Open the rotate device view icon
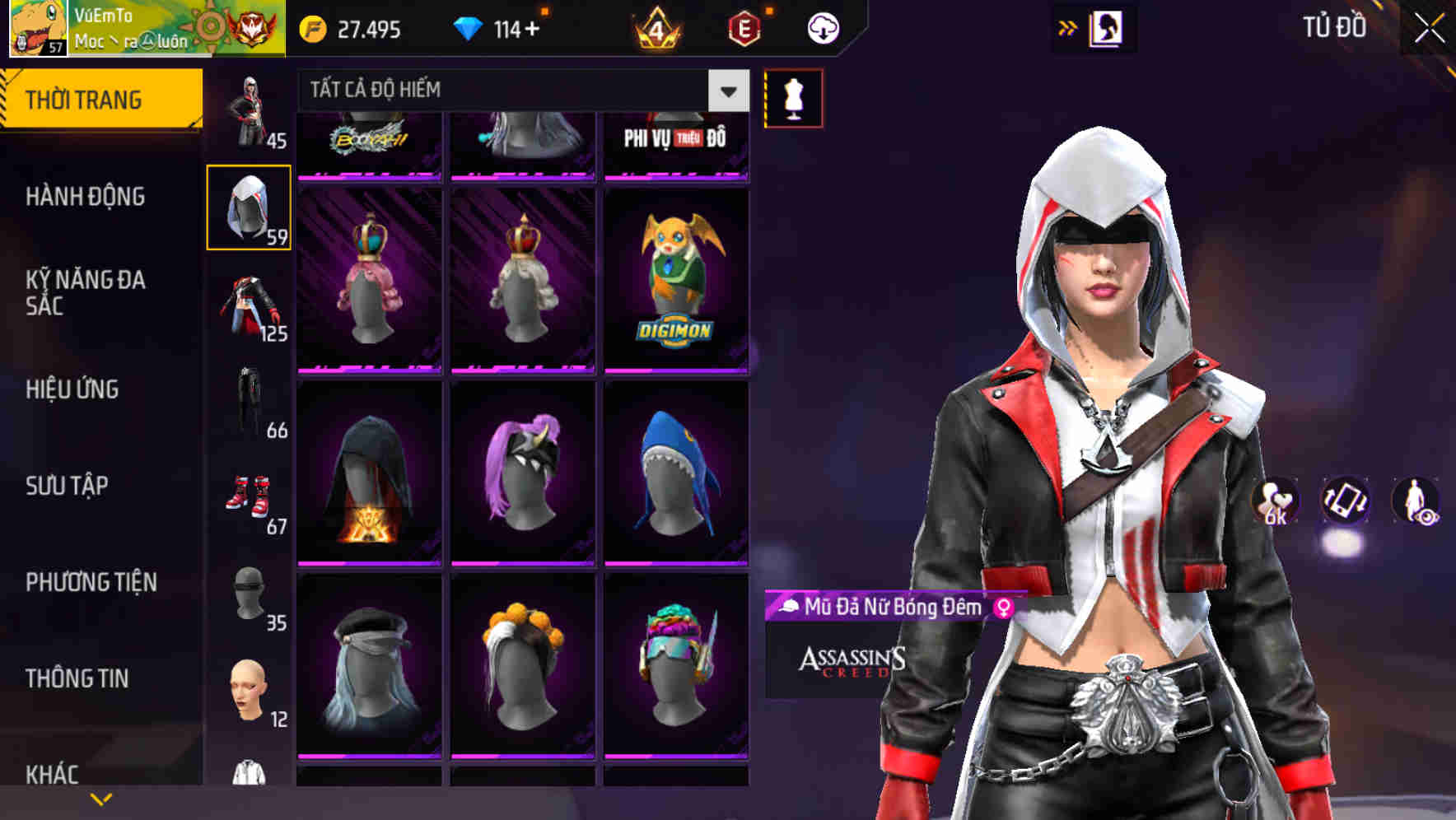Image resolution: width=1456 pixels, height=820 pixels. tap(1347, 501)
